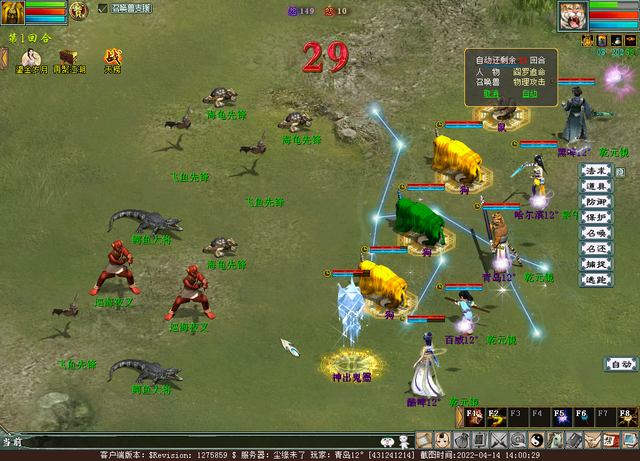Confirm the green 自动 link in auto panel

tap(529, 93)
